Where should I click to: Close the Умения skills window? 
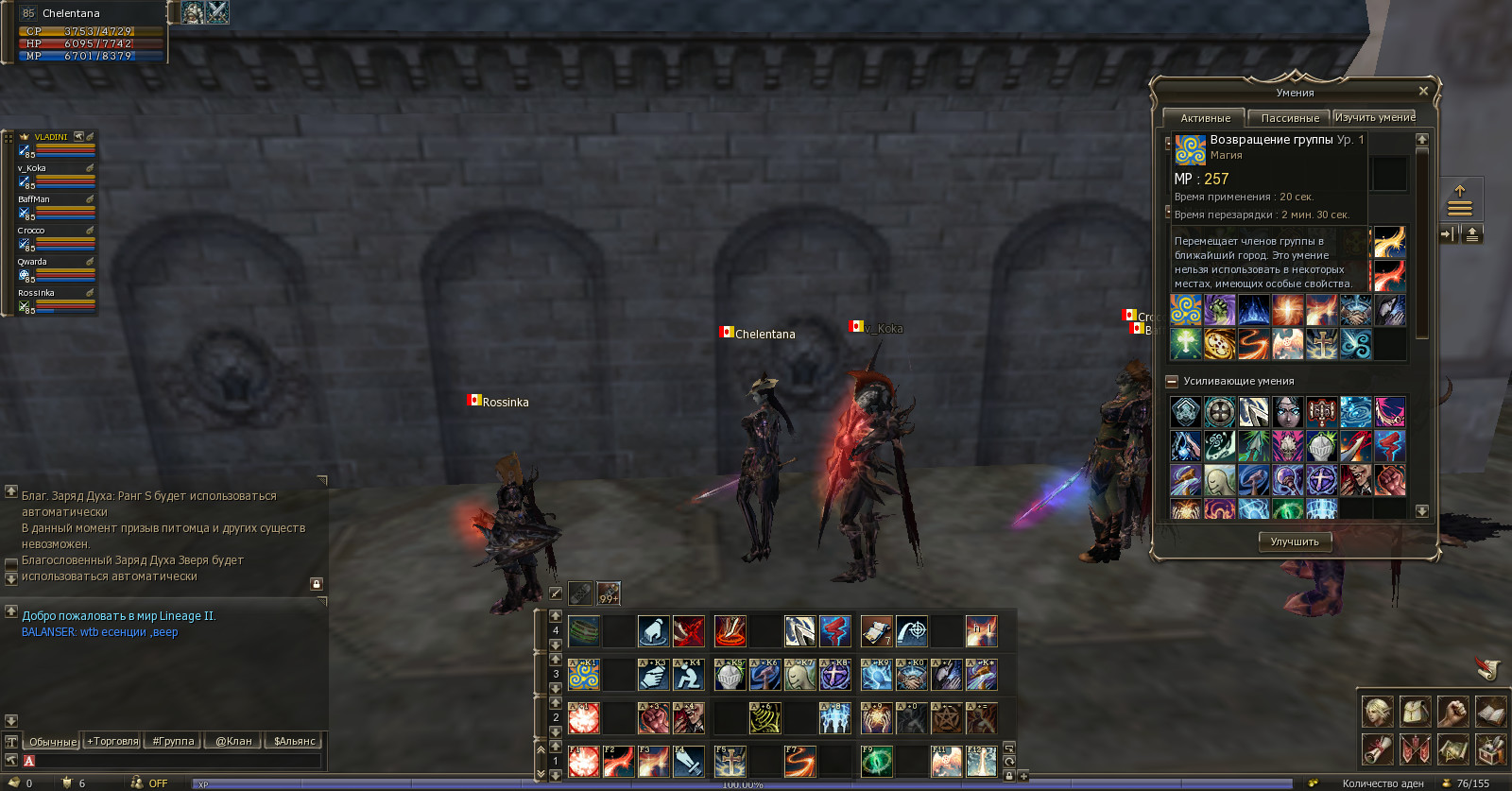(1423, 92)
